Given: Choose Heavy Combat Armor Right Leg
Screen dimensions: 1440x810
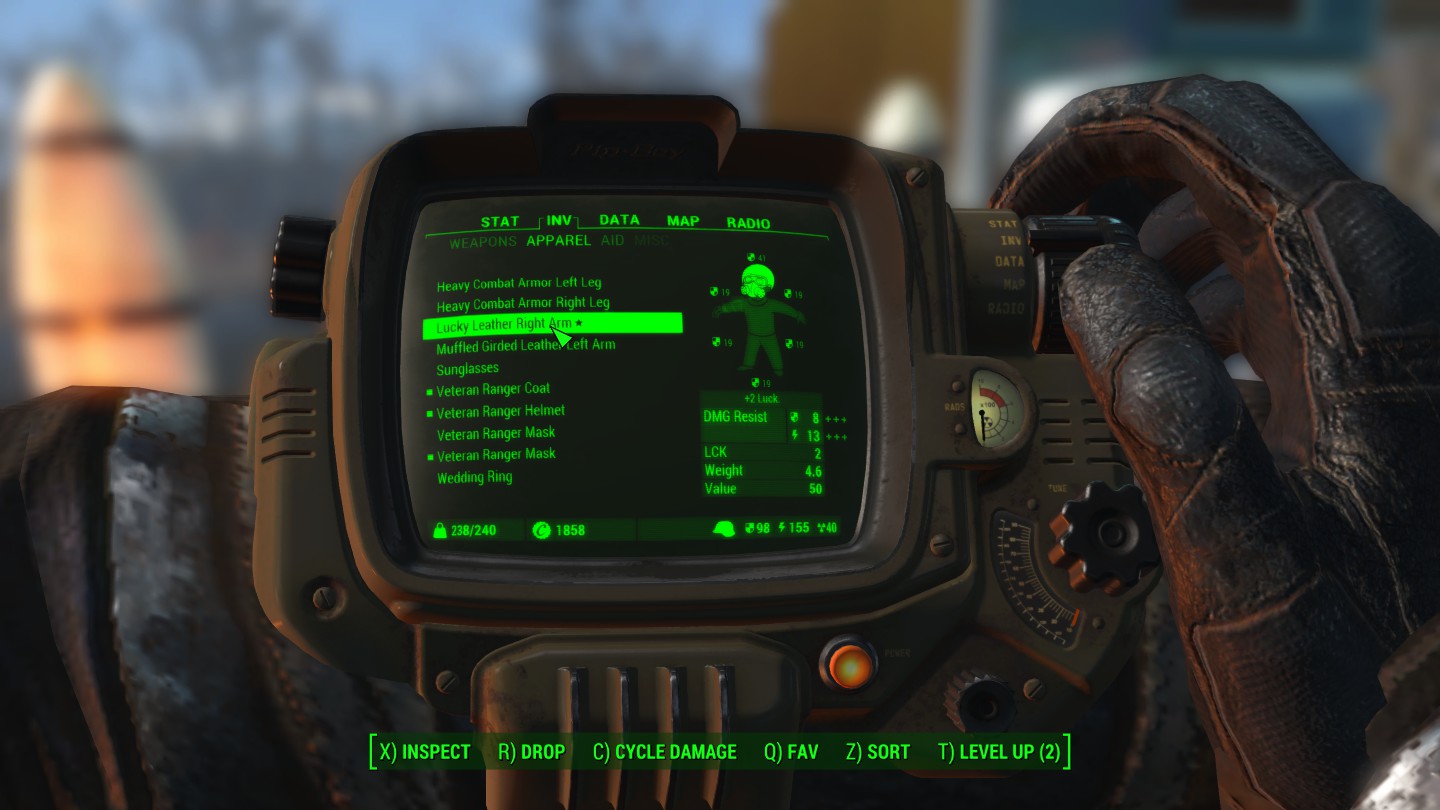Looking at the screenshot, I should (523, 304).
